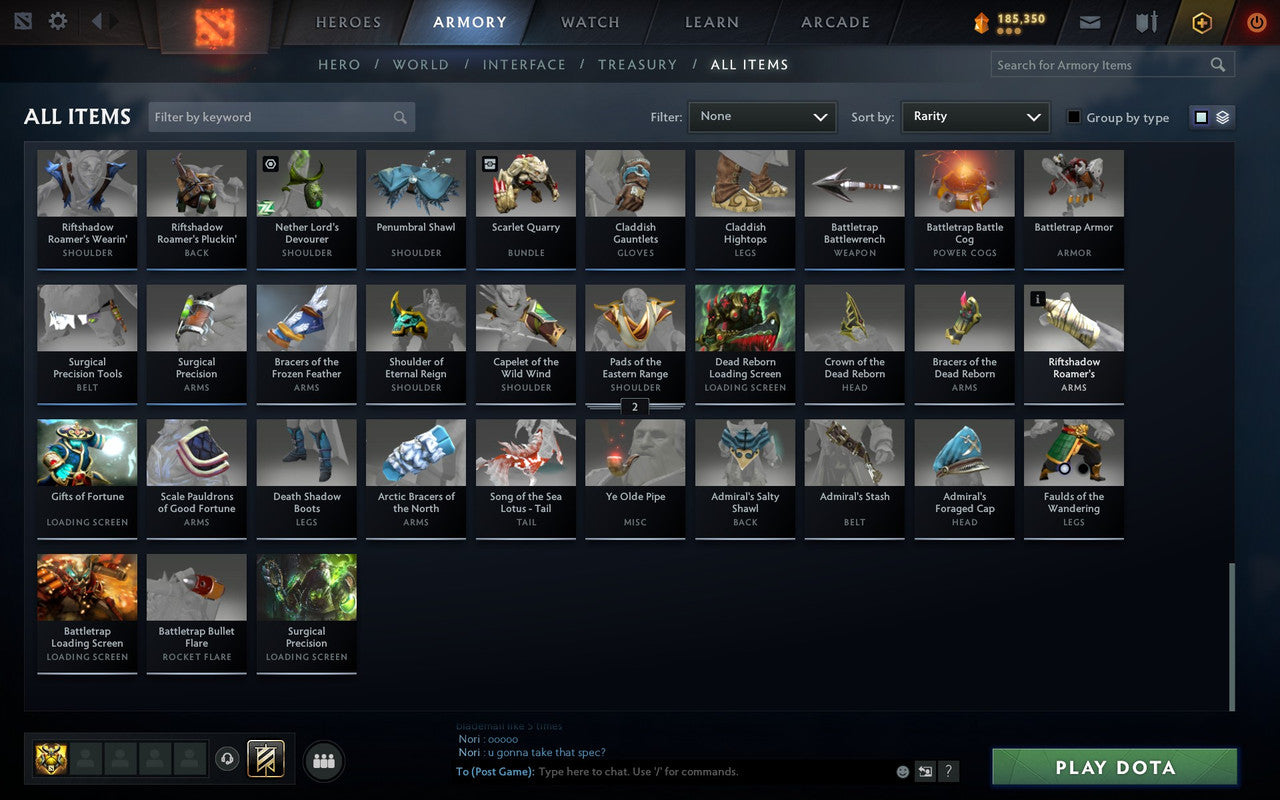The image size is (1280, 800).
Task: Expand the Pads of the Eastern Range stack
Action: click(635, 407)
